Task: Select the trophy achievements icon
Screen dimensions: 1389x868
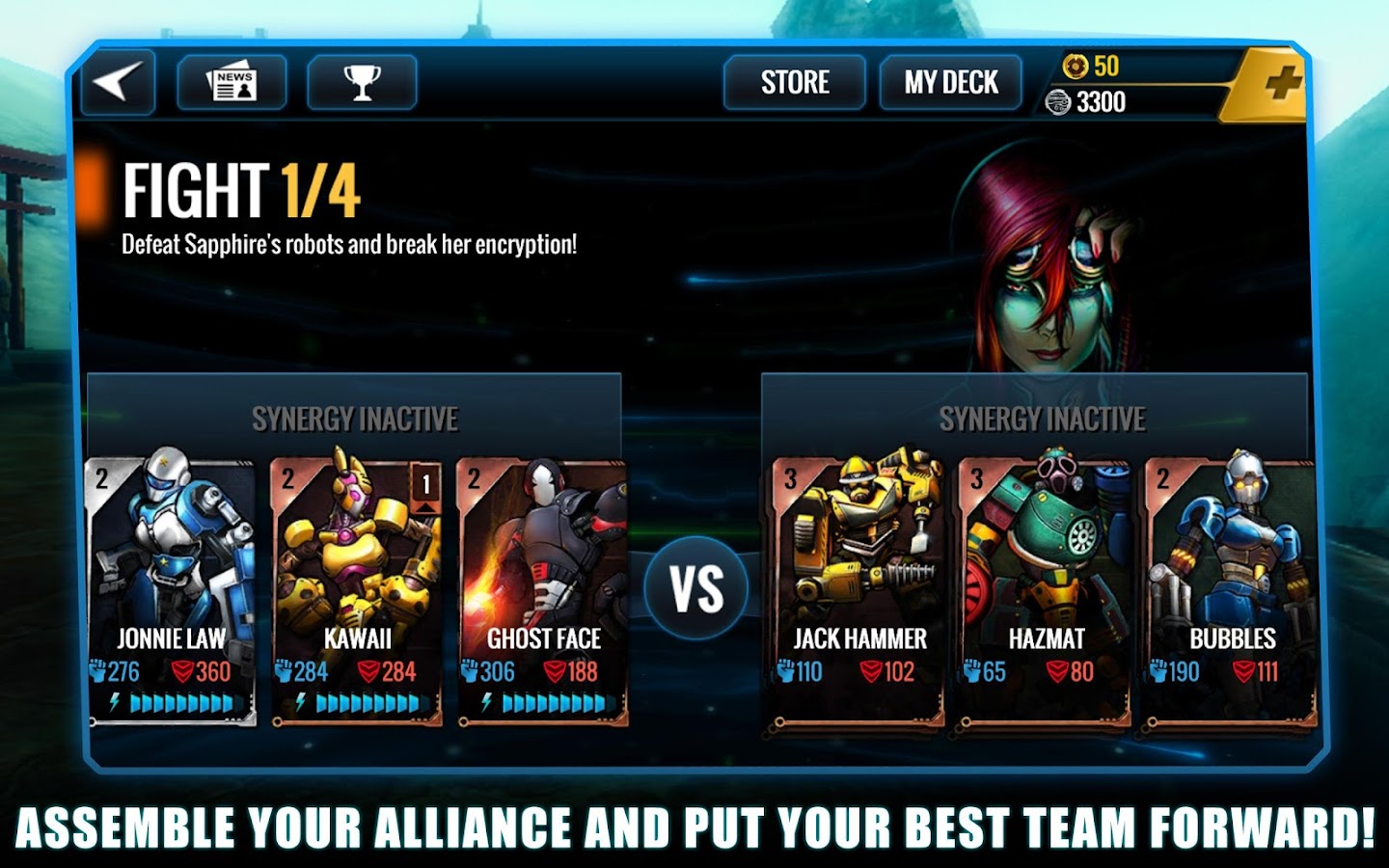Action: tap(361, 83)
